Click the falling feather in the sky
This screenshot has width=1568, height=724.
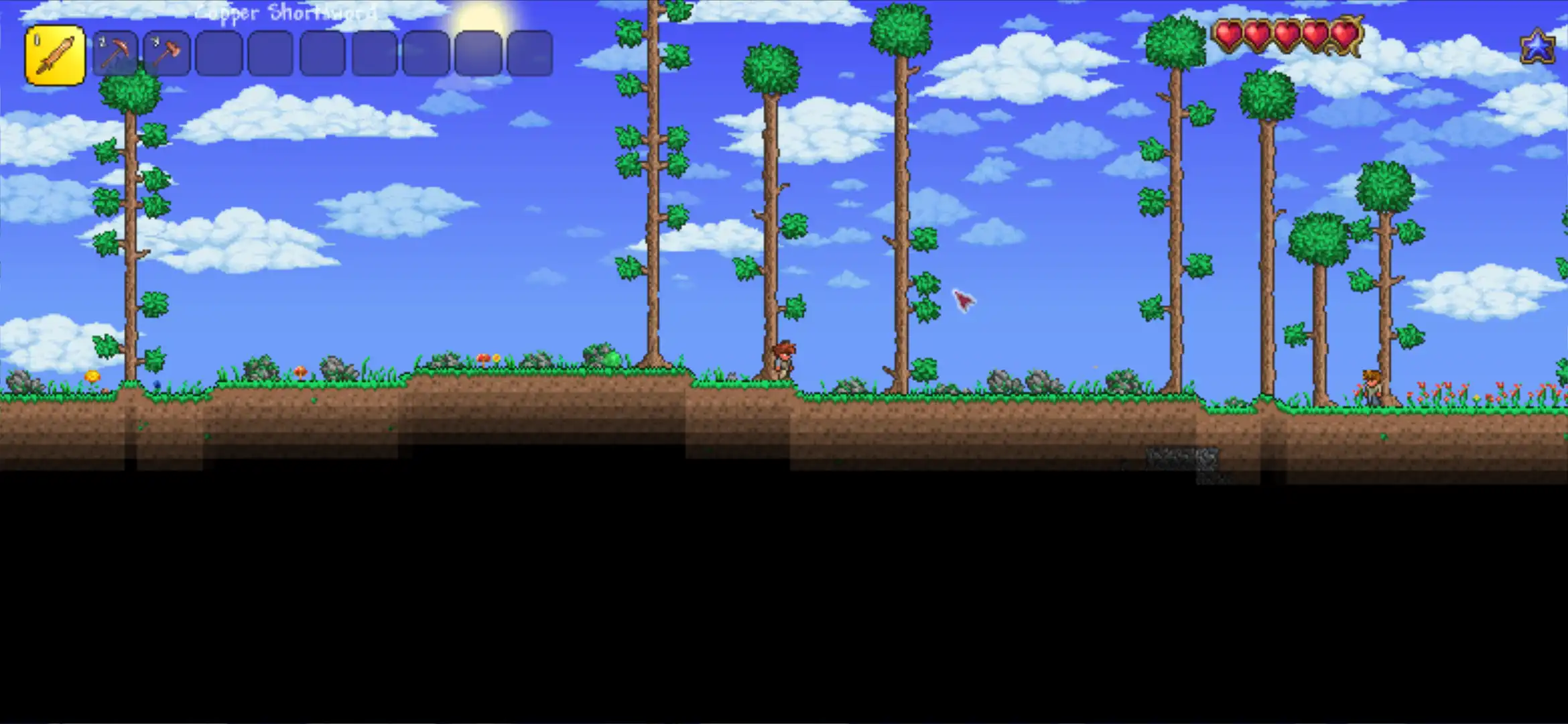(963, 300)
